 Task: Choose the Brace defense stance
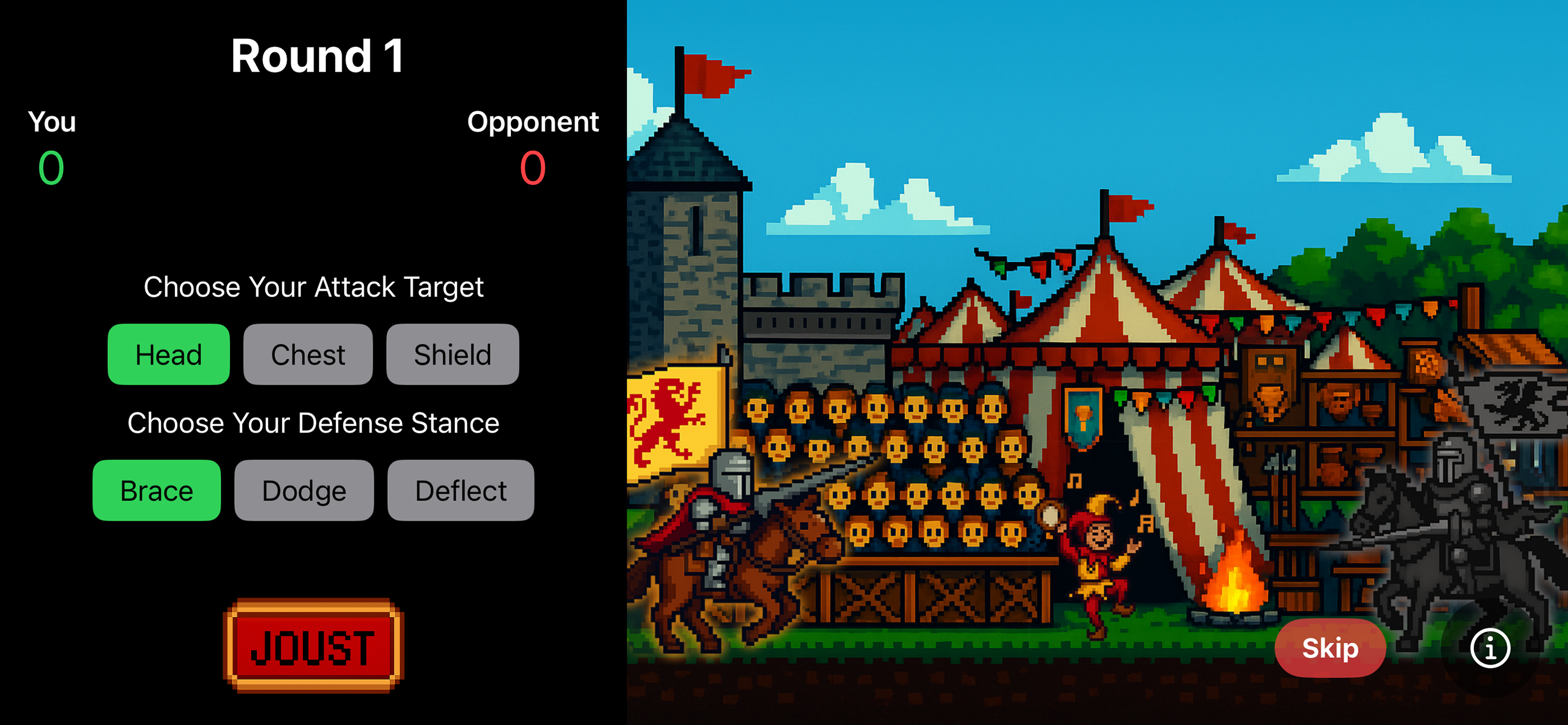click(x=156, y=490)
